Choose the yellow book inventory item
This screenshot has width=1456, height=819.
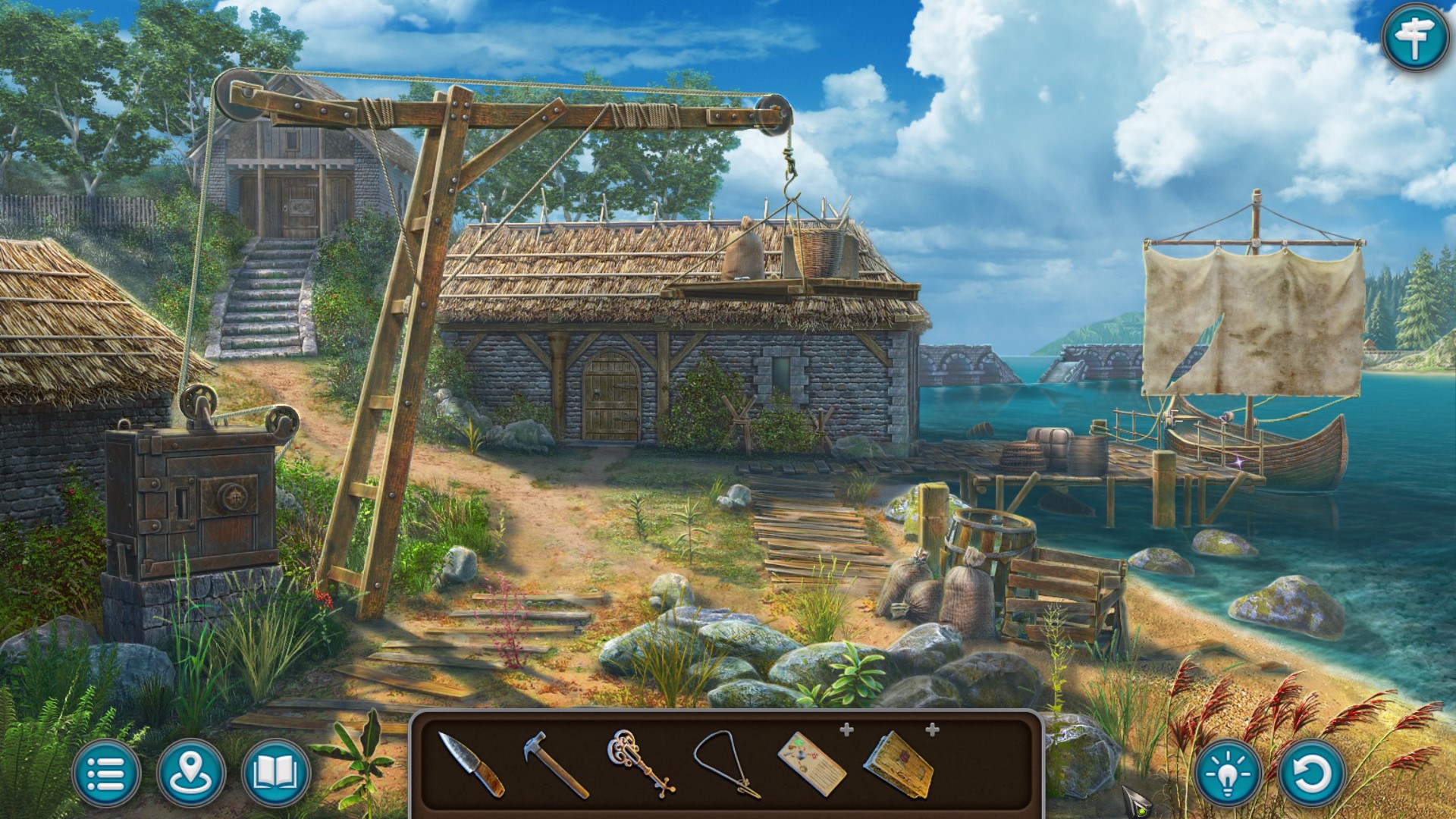[x=899, y=763]
